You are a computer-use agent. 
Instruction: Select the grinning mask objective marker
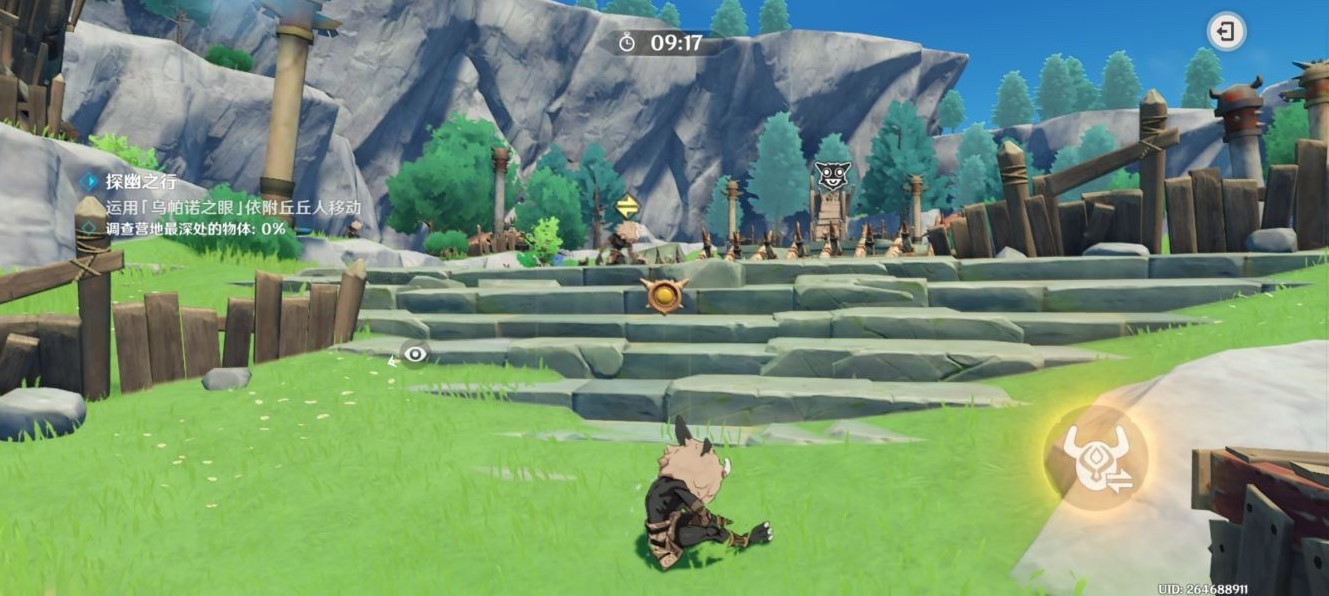pyautogui.click(x=831, y=176)
